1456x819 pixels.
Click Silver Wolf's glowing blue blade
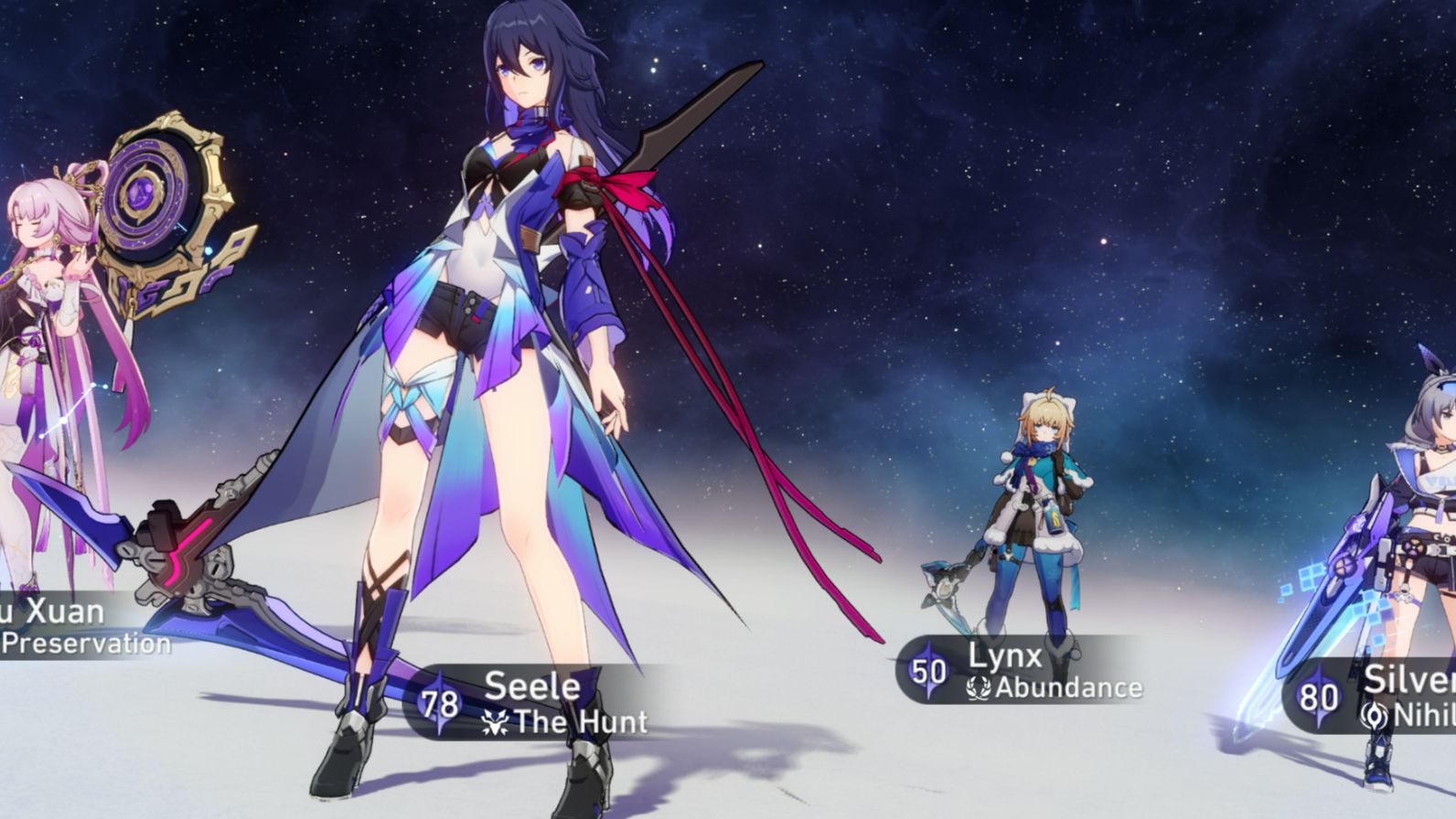(x=1344, y=585)
